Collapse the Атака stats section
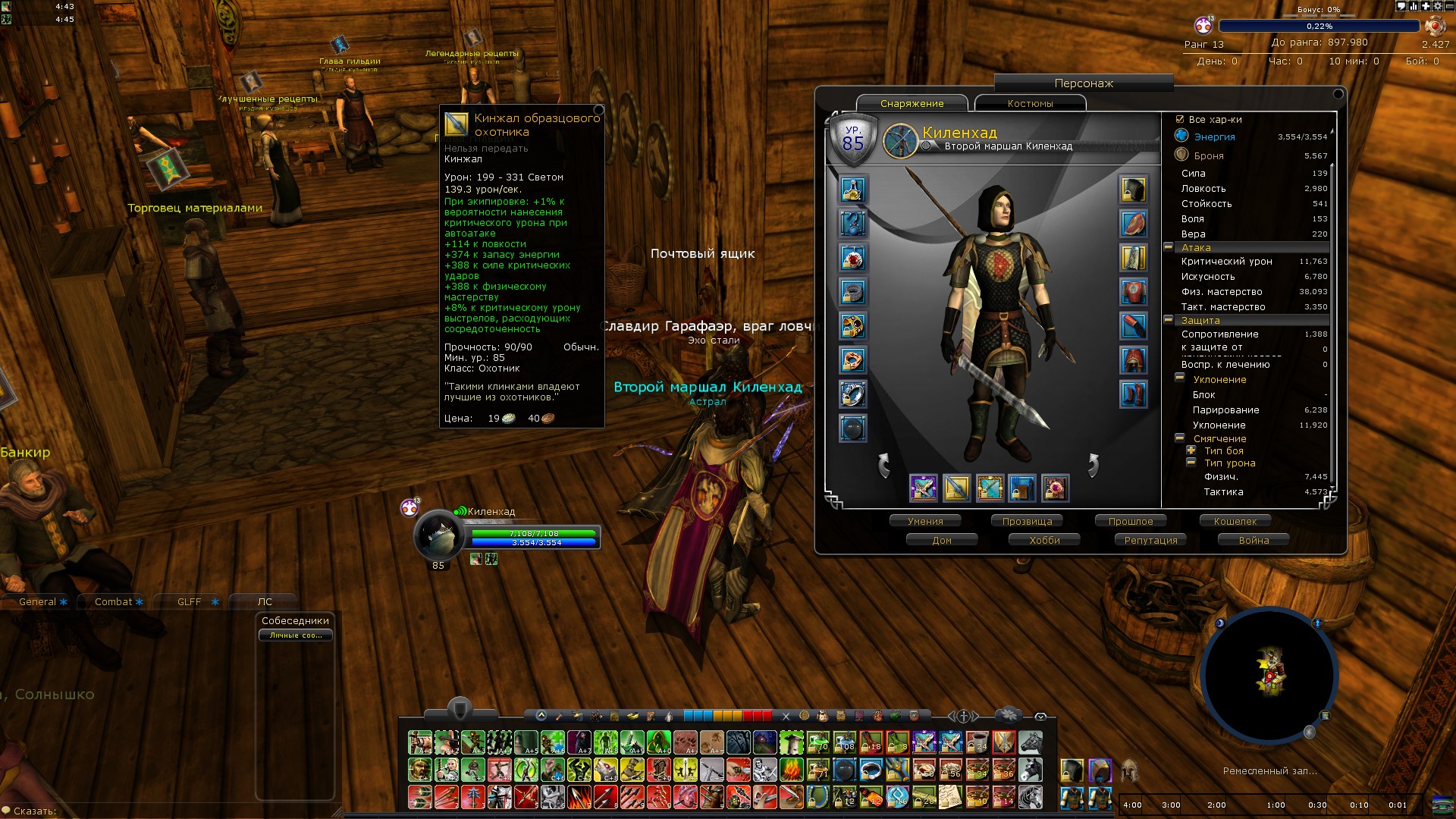1456x819 pixels. point(1169,247)
